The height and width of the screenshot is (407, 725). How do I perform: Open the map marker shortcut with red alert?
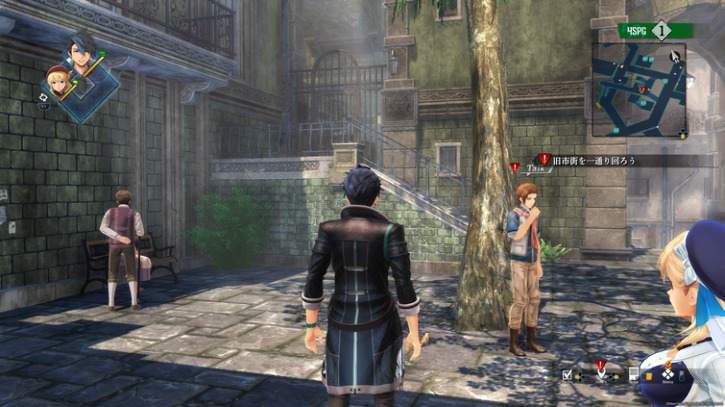tap(601, 373)
